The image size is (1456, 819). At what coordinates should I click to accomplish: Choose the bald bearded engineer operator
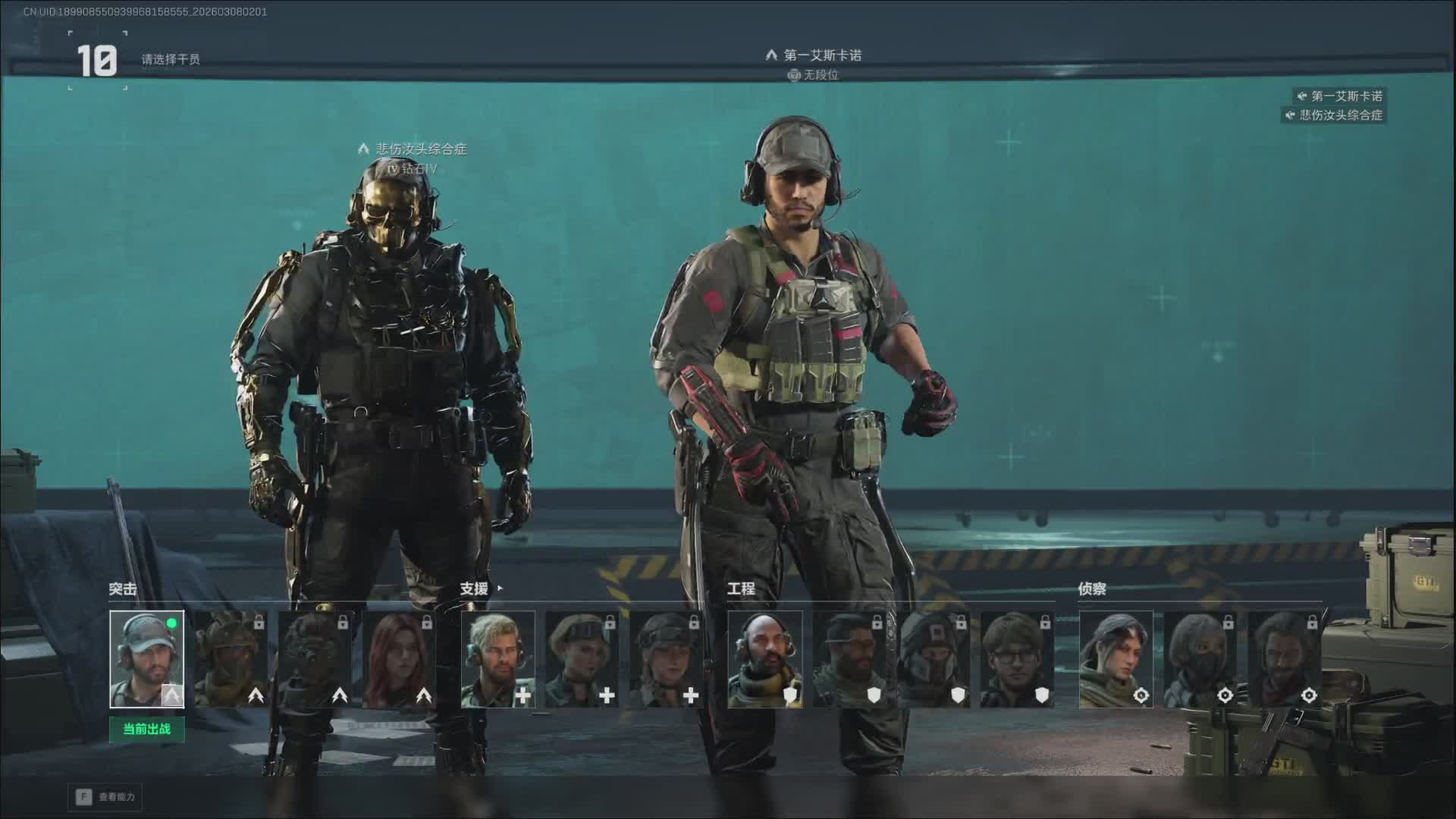pos(764,659)
